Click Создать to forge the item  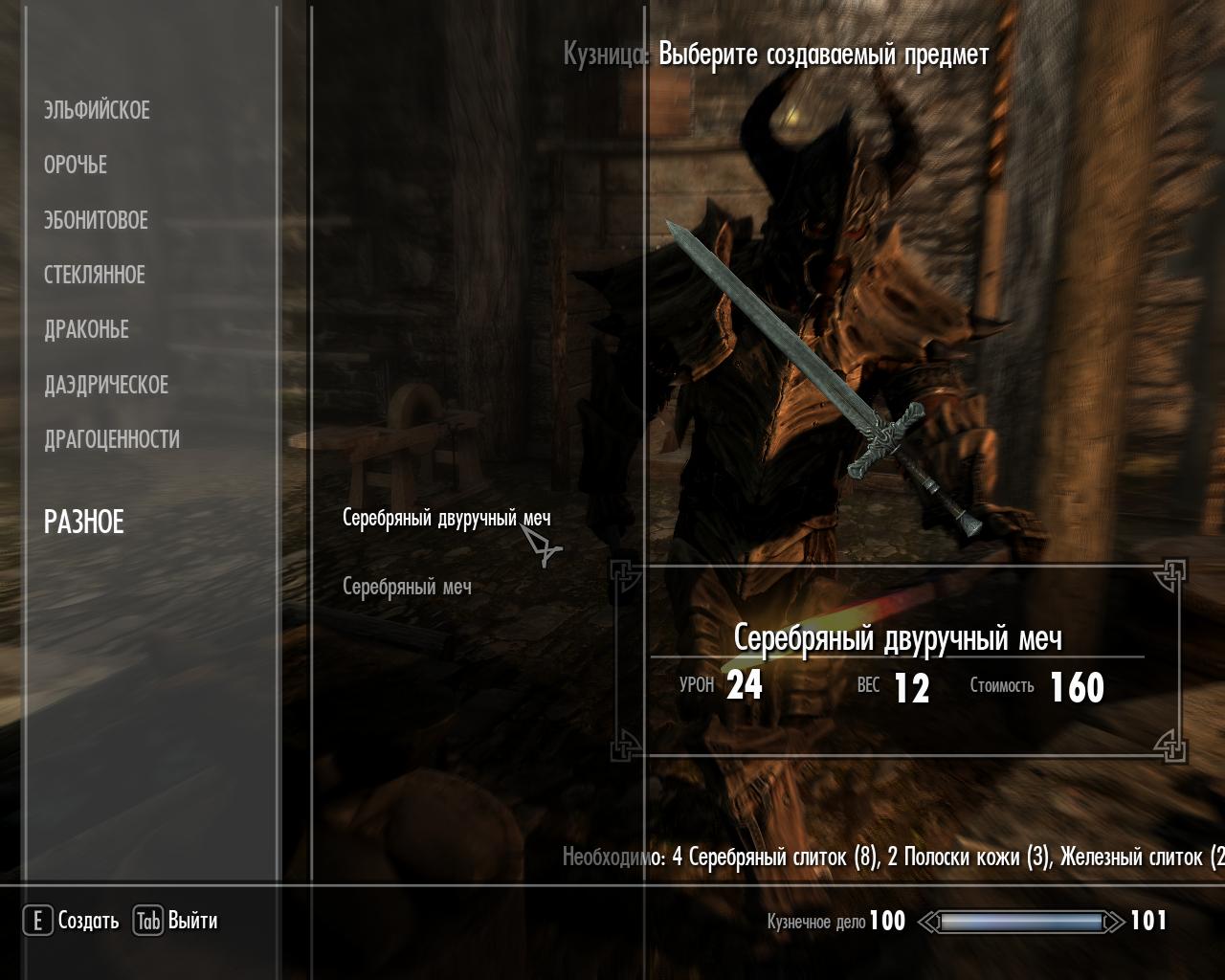87,922
